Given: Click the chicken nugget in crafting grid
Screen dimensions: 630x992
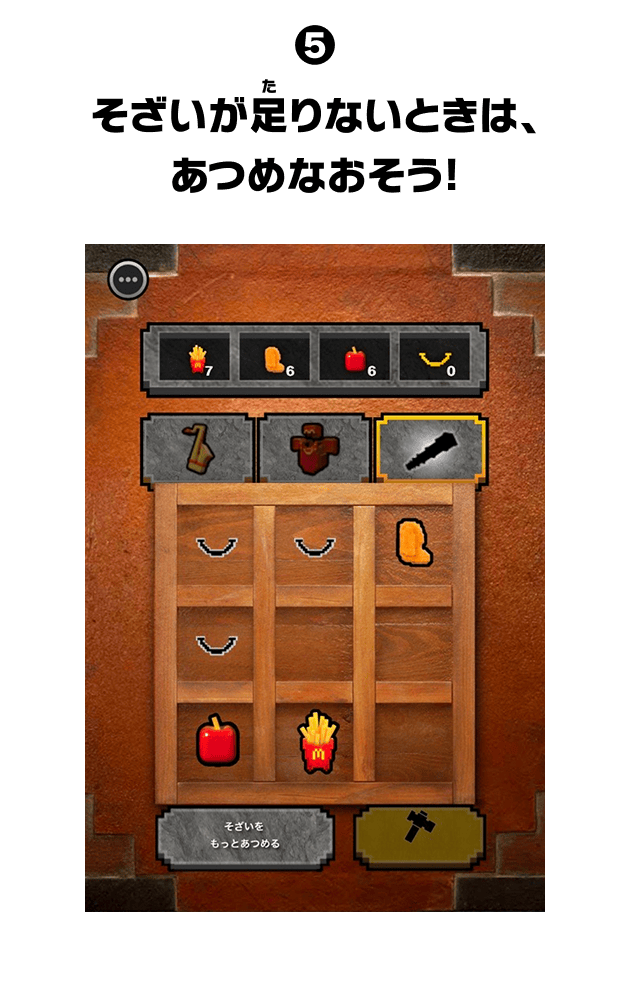Looking at the screenshot, I should tap(412, 541).
